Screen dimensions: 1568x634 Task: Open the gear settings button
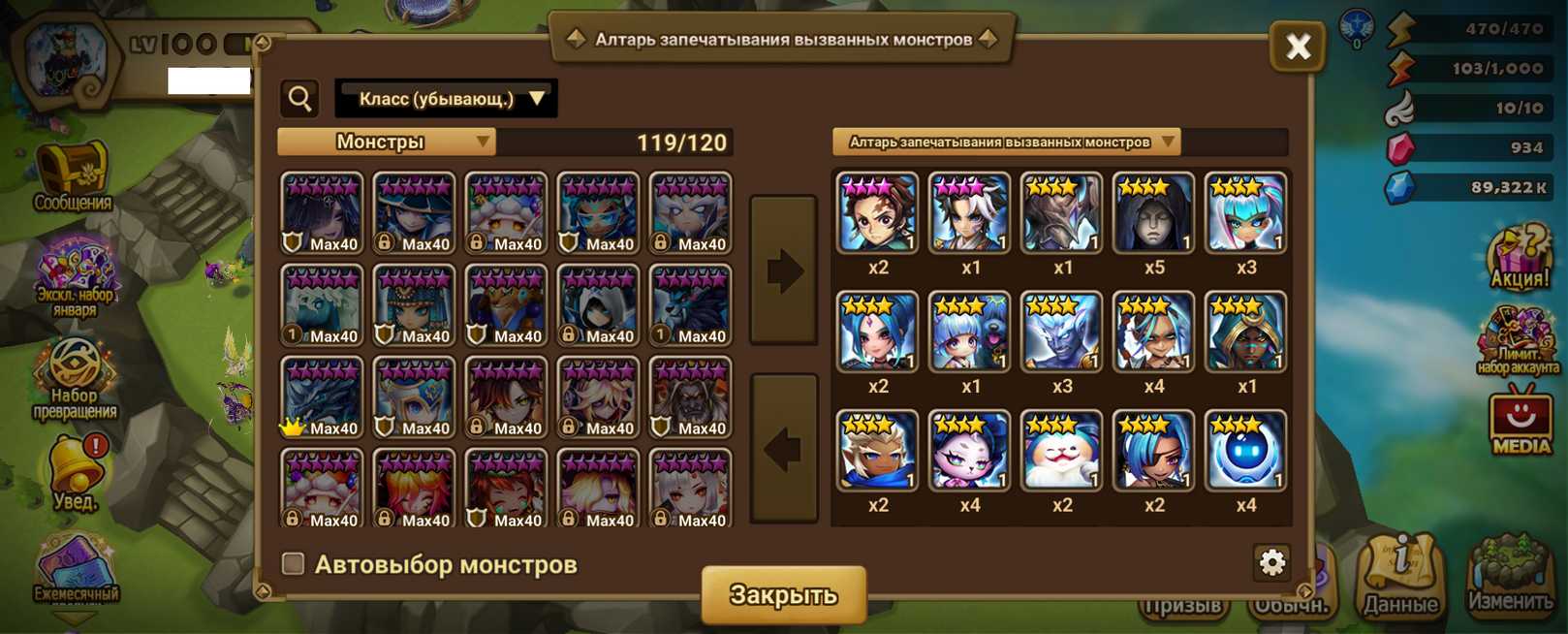pyautogui.click(x=1271, y=562)
